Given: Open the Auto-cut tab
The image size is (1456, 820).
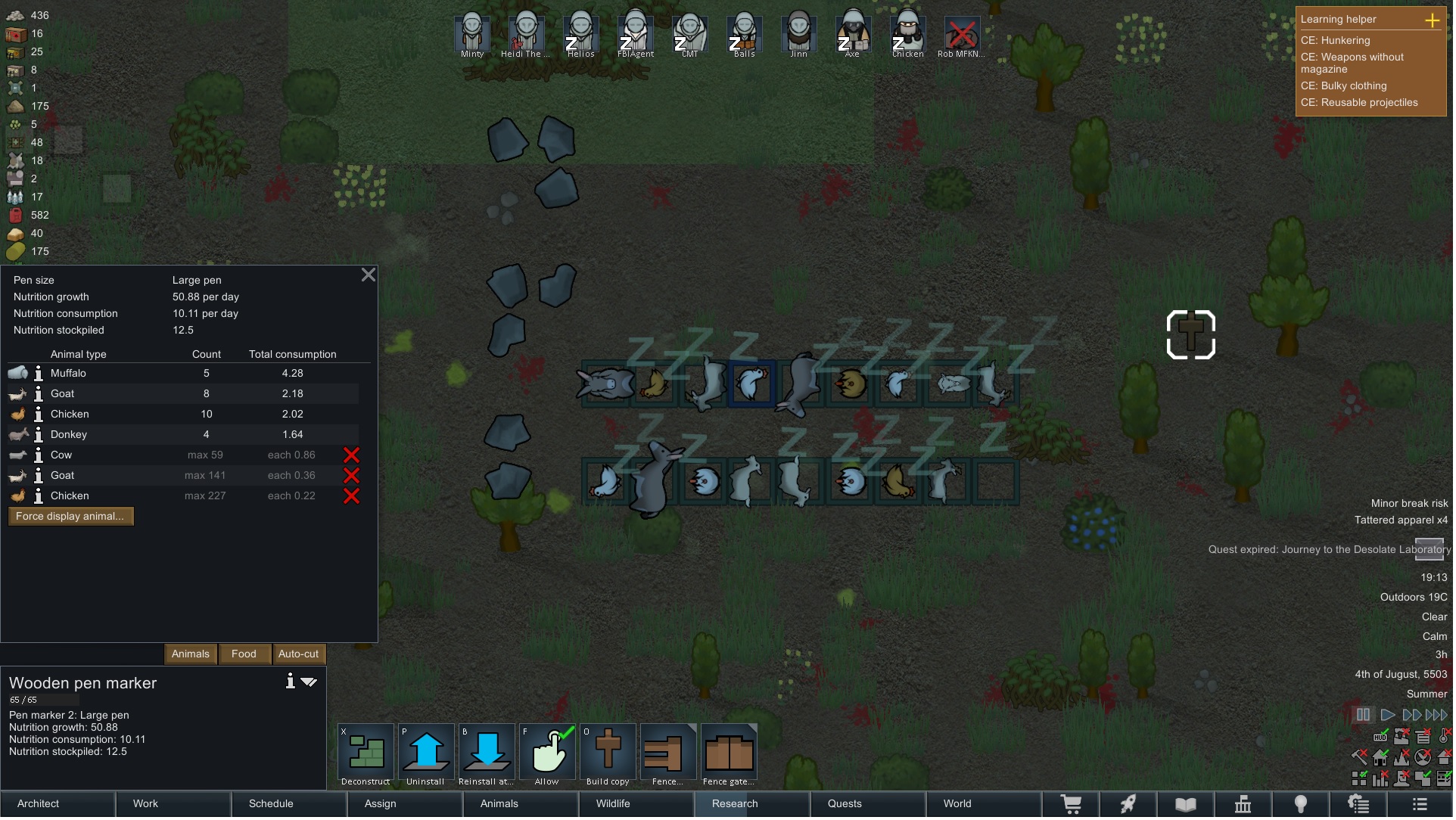Looking at the screenshot, I should point(298,654).
